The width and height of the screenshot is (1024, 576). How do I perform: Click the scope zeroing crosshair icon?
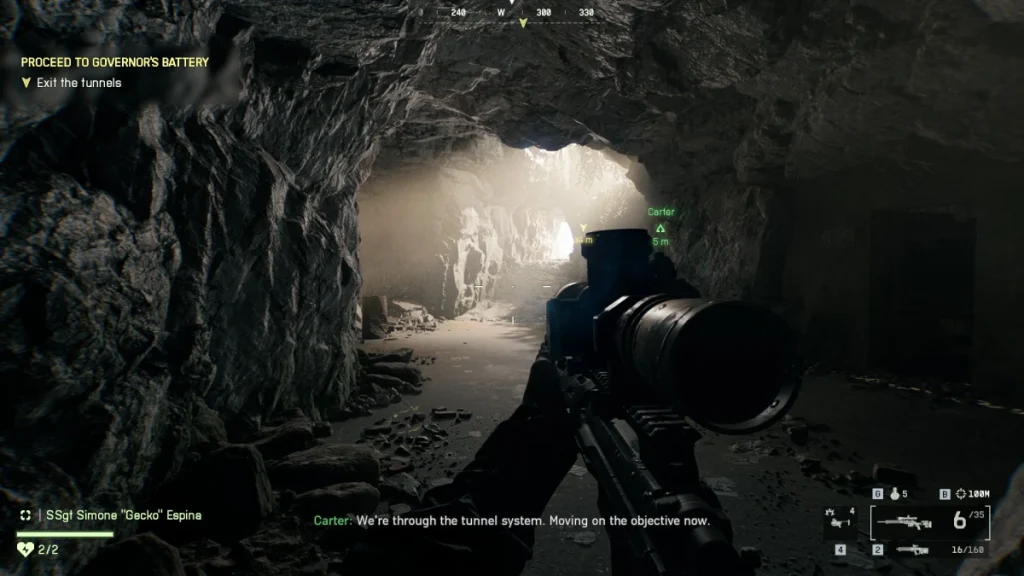[961, 494]
